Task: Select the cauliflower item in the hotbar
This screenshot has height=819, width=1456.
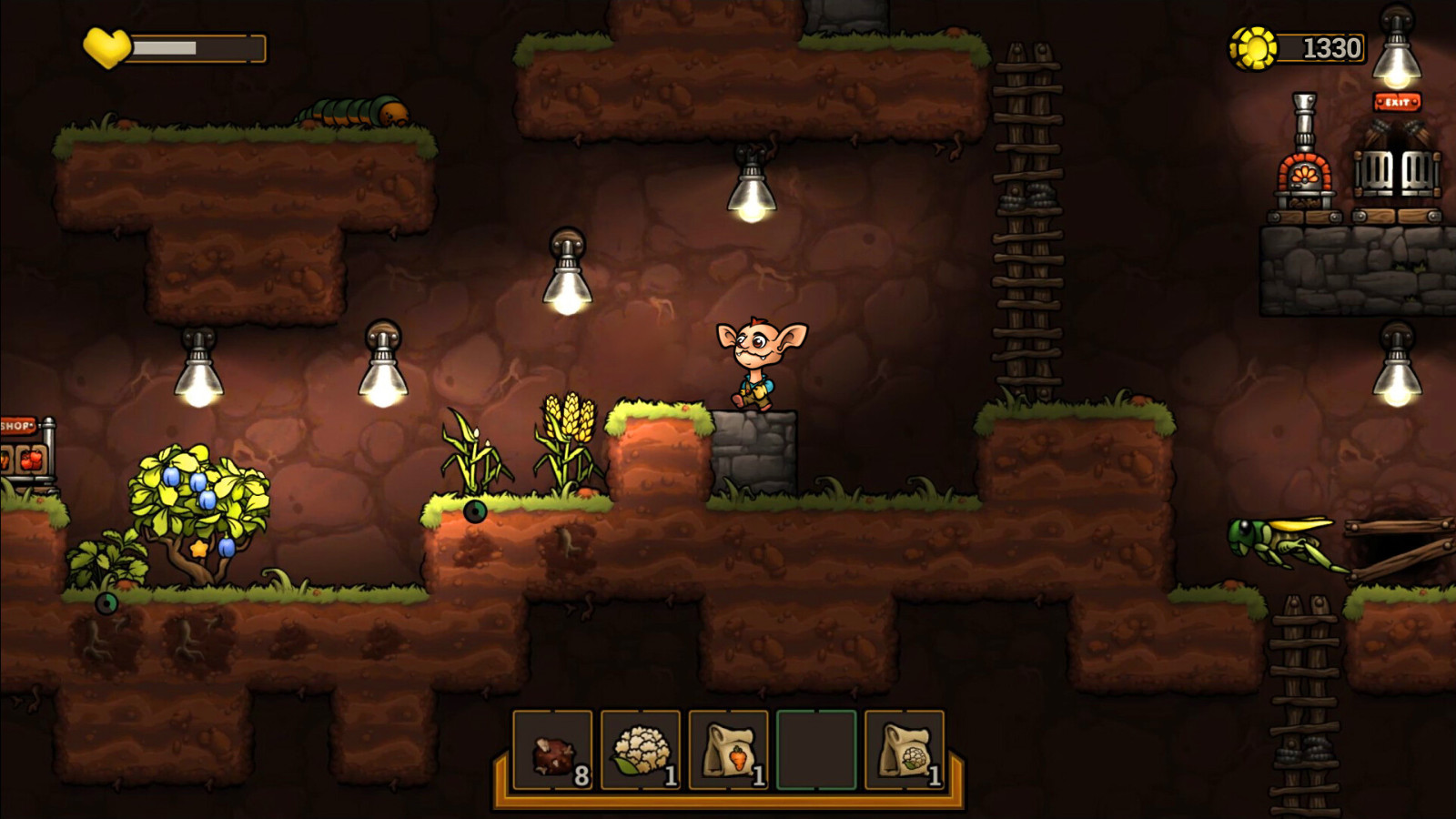Action: 643,749
